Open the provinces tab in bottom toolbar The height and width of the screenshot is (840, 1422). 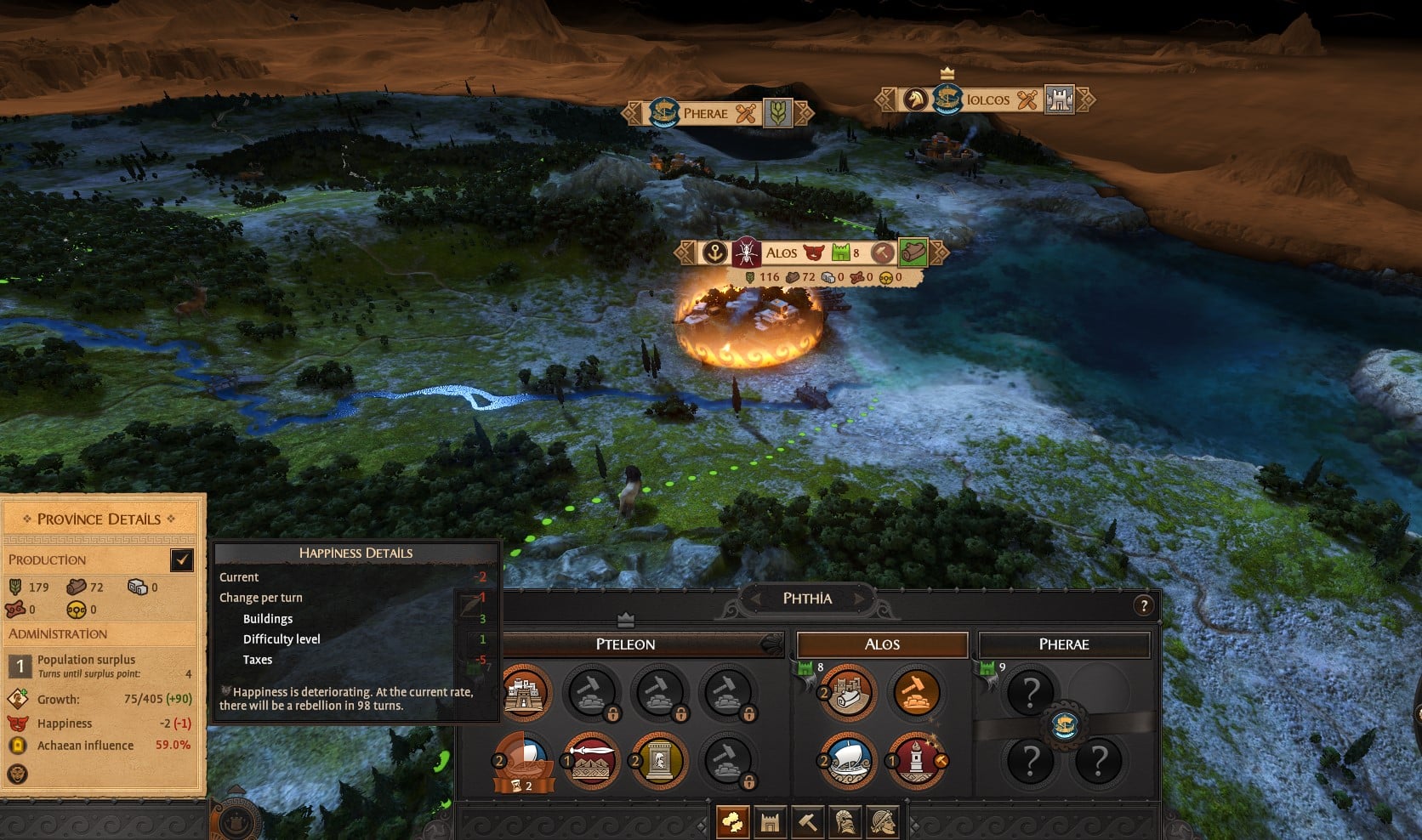click(x=733, y=822)
